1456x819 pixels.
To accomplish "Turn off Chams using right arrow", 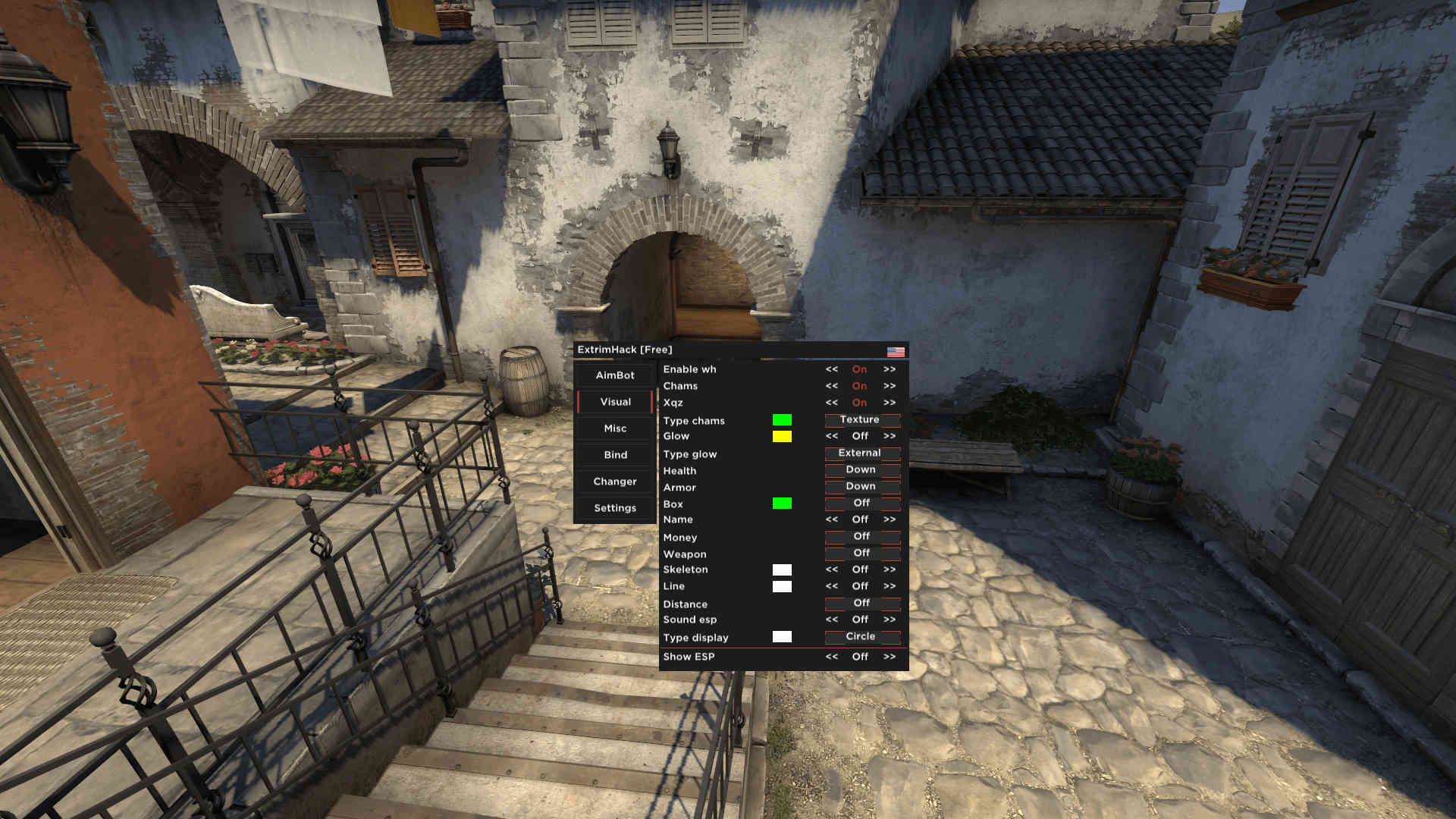I will (x=889, y=386).
